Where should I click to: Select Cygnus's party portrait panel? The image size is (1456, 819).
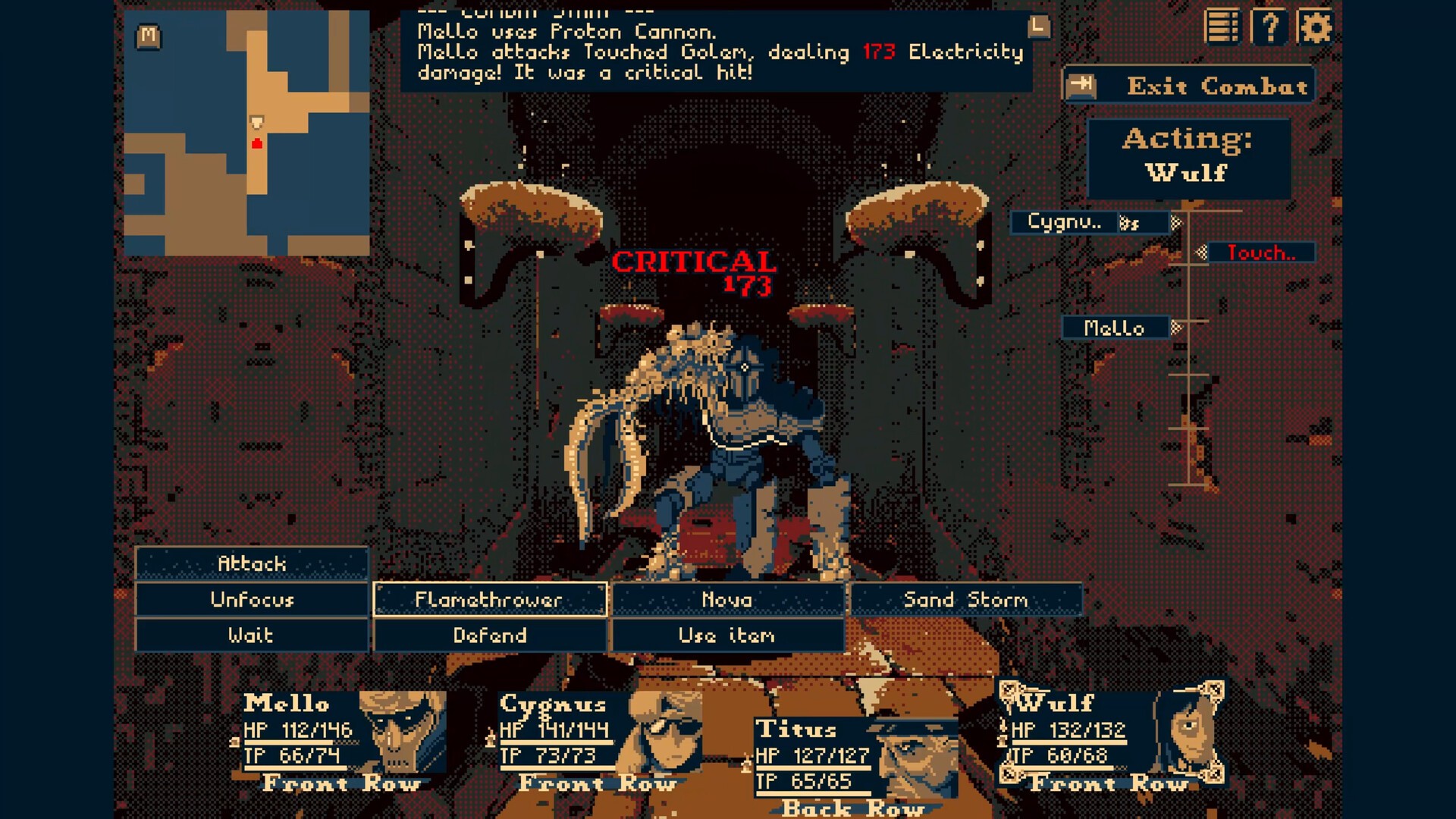(599, 739)
